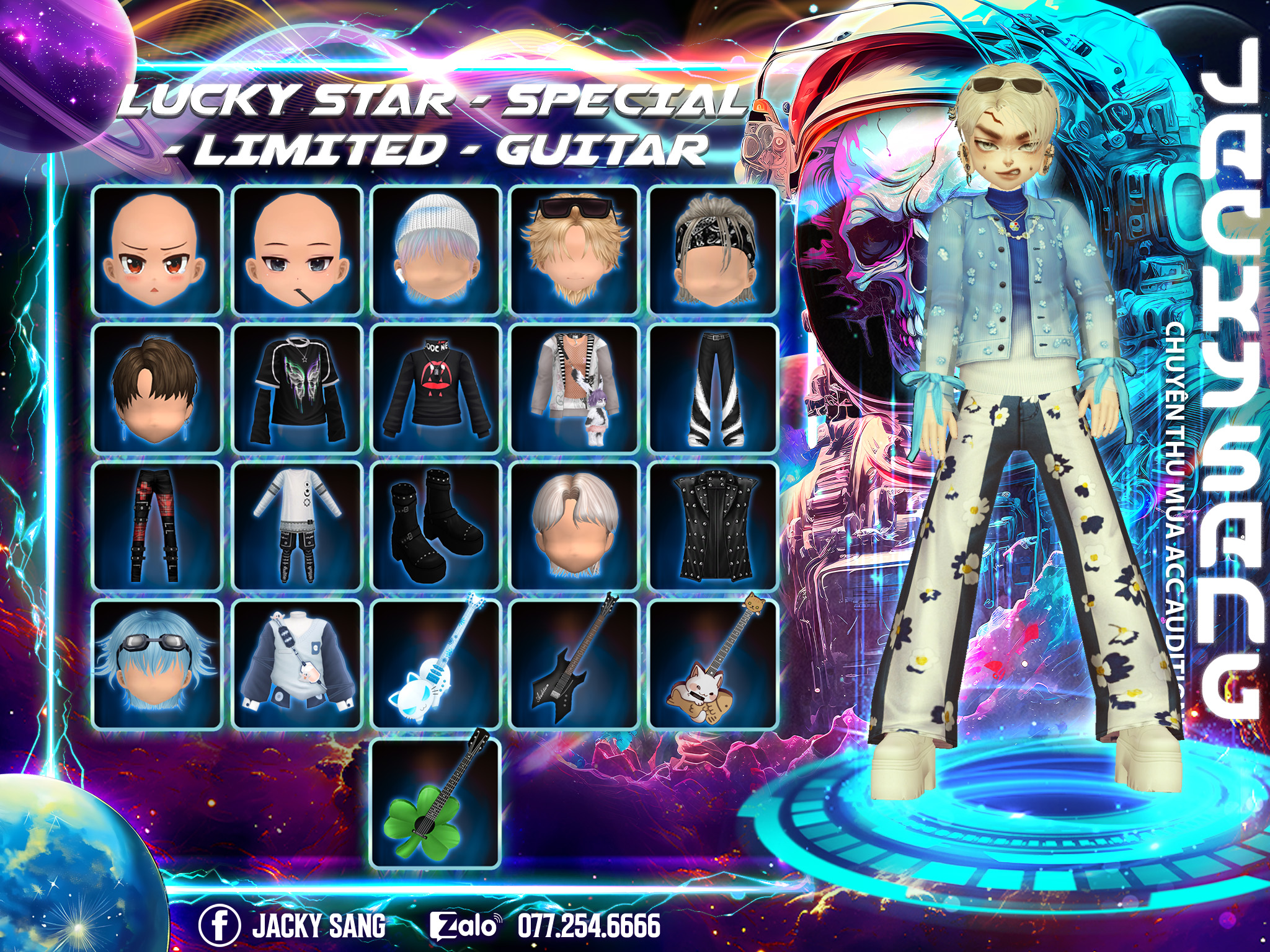Select the black studded leather vest

pyautogui.click(x=713, y=527)
